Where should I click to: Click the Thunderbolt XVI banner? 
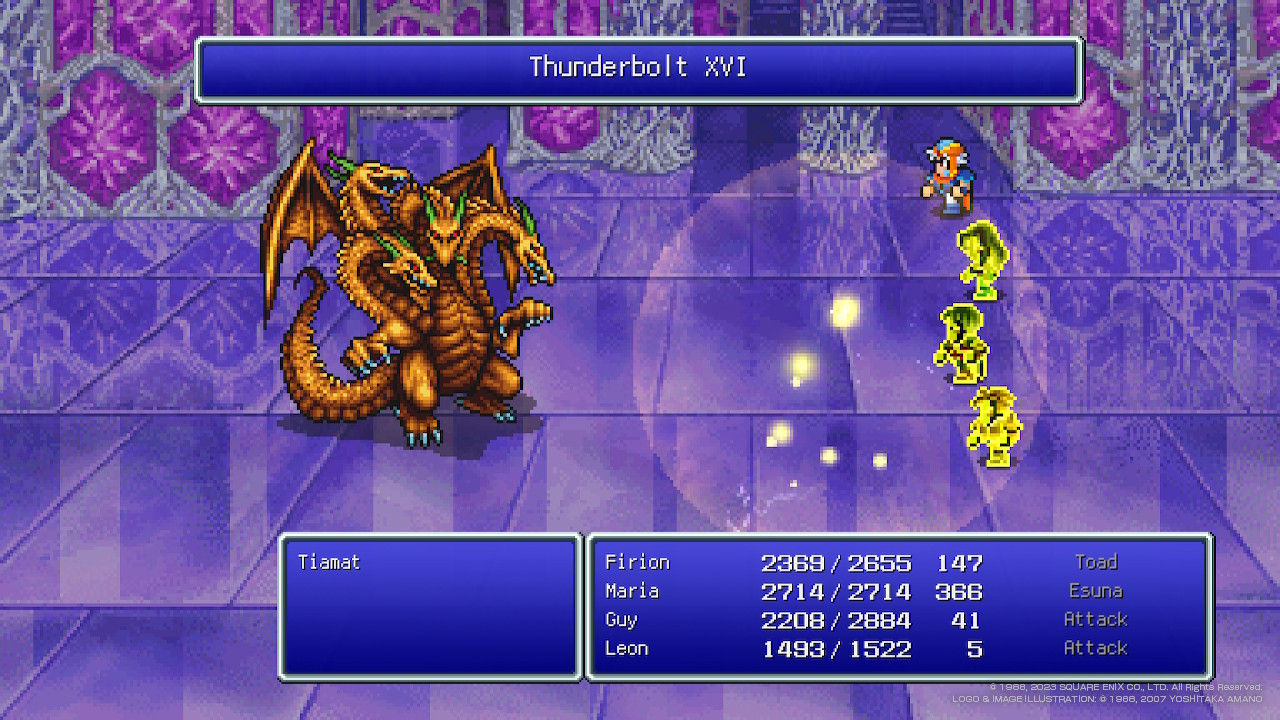point(638,68)
